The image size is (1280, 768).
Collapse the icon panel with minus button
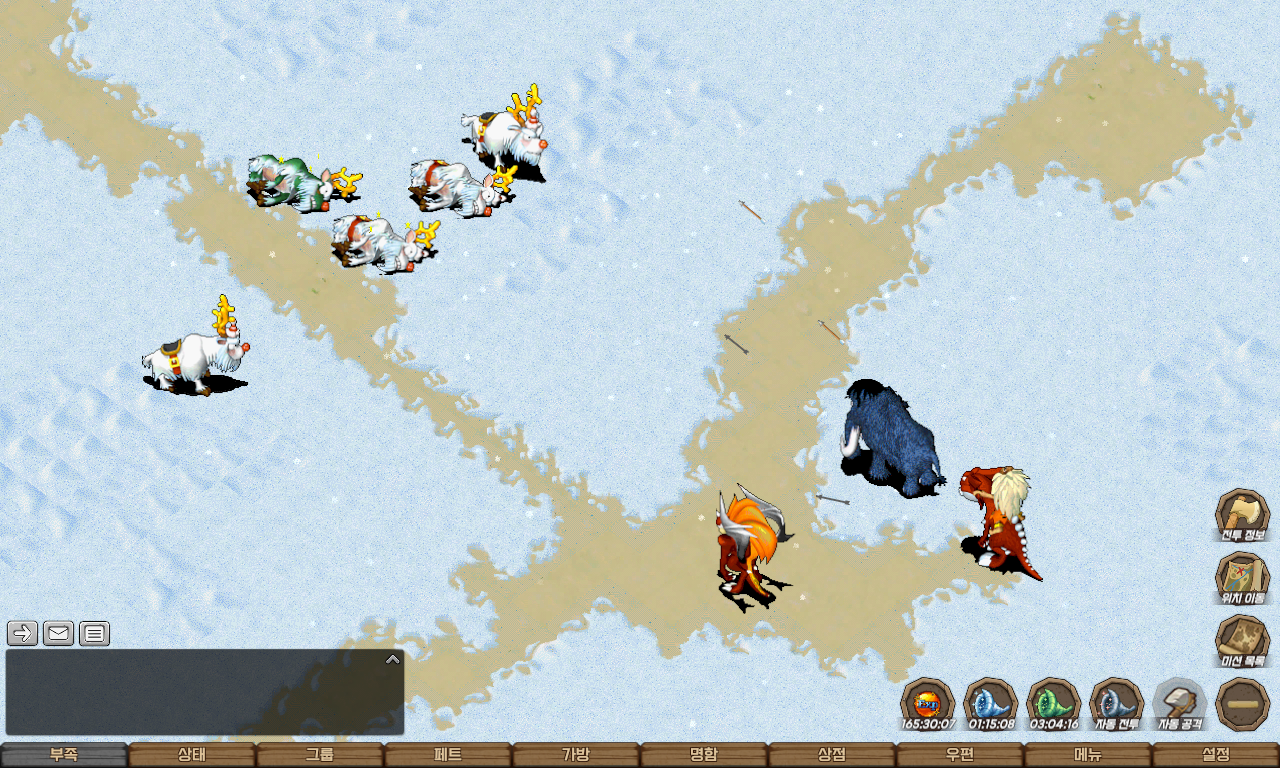coord(1243,704)
